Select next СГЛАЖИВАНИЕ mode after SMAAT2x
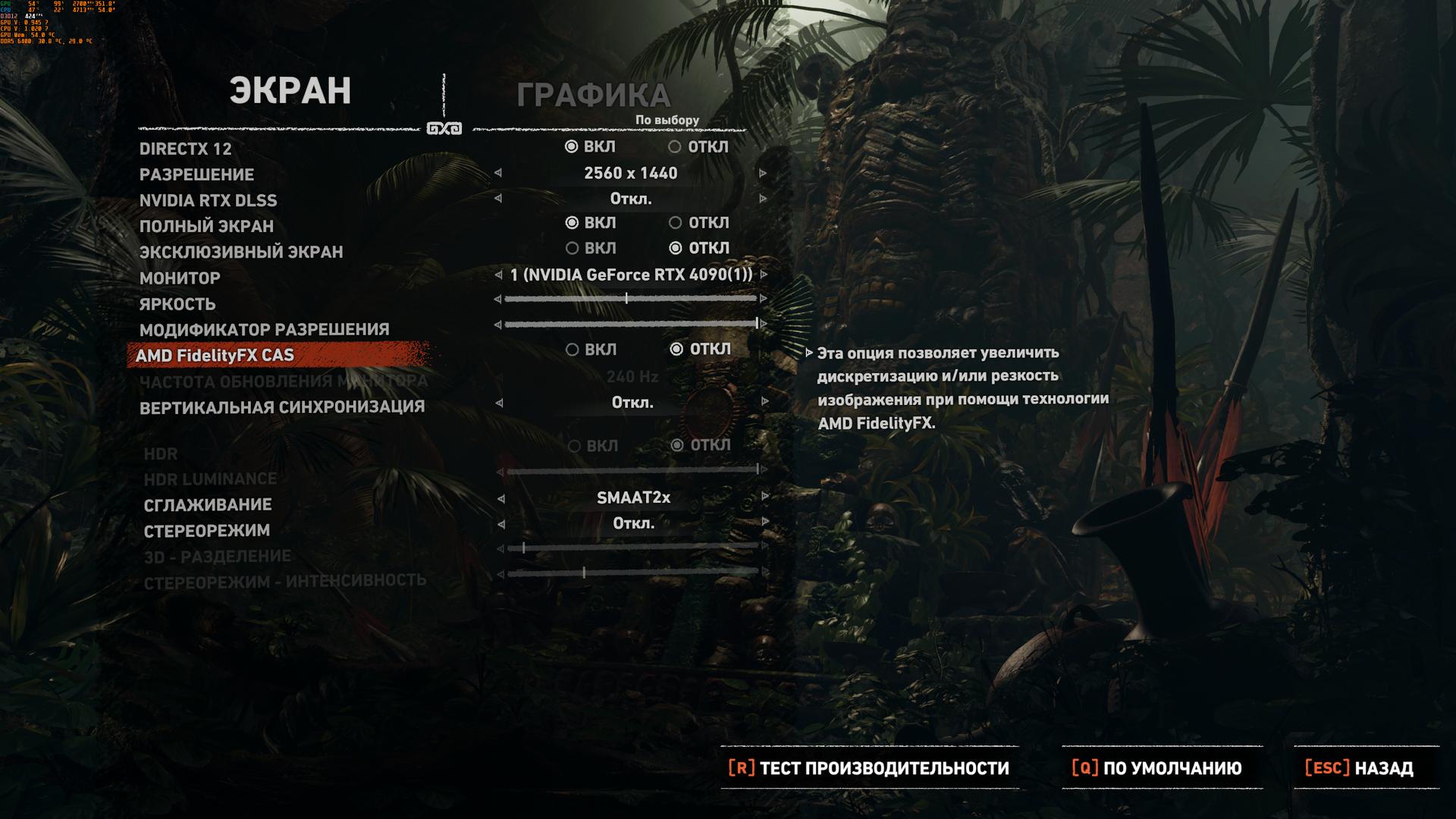1456x819 pixels. tap(764, 497)
